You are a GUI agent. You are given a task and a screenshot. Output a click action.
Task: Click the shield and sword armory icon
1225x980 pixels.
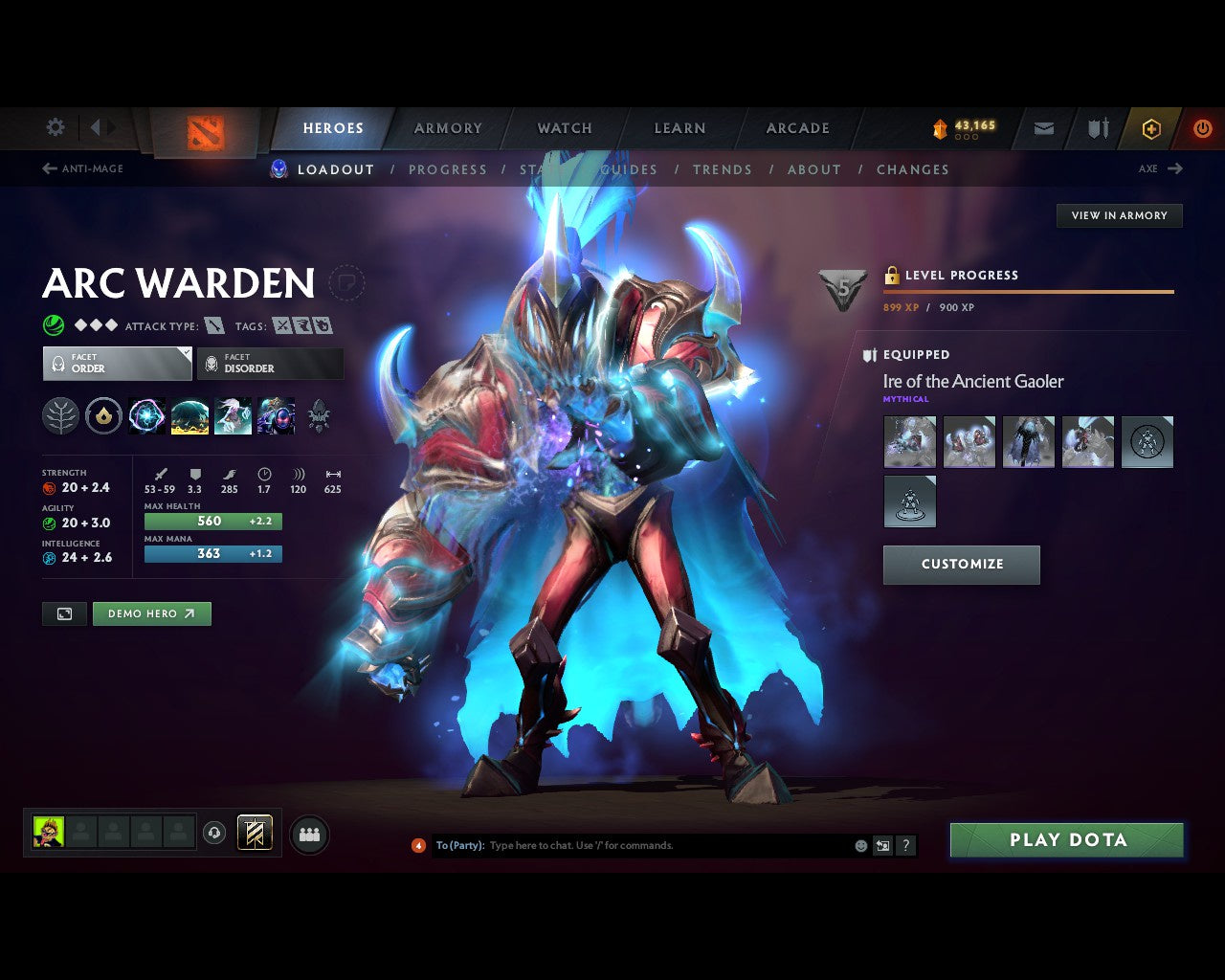[1097, 127]
